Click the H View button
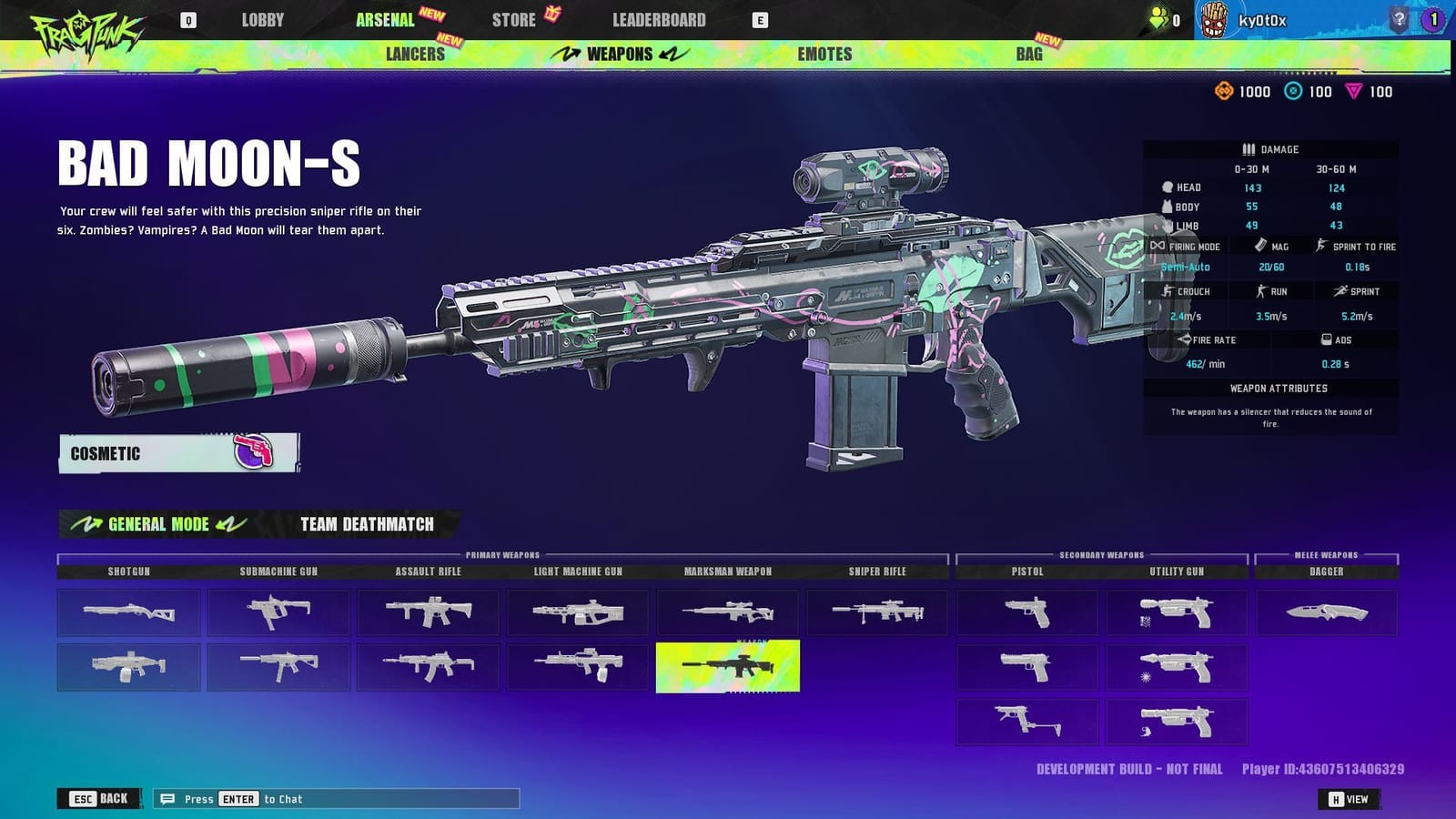Viewport: 1456px width, 819px height. (1349, 798)
